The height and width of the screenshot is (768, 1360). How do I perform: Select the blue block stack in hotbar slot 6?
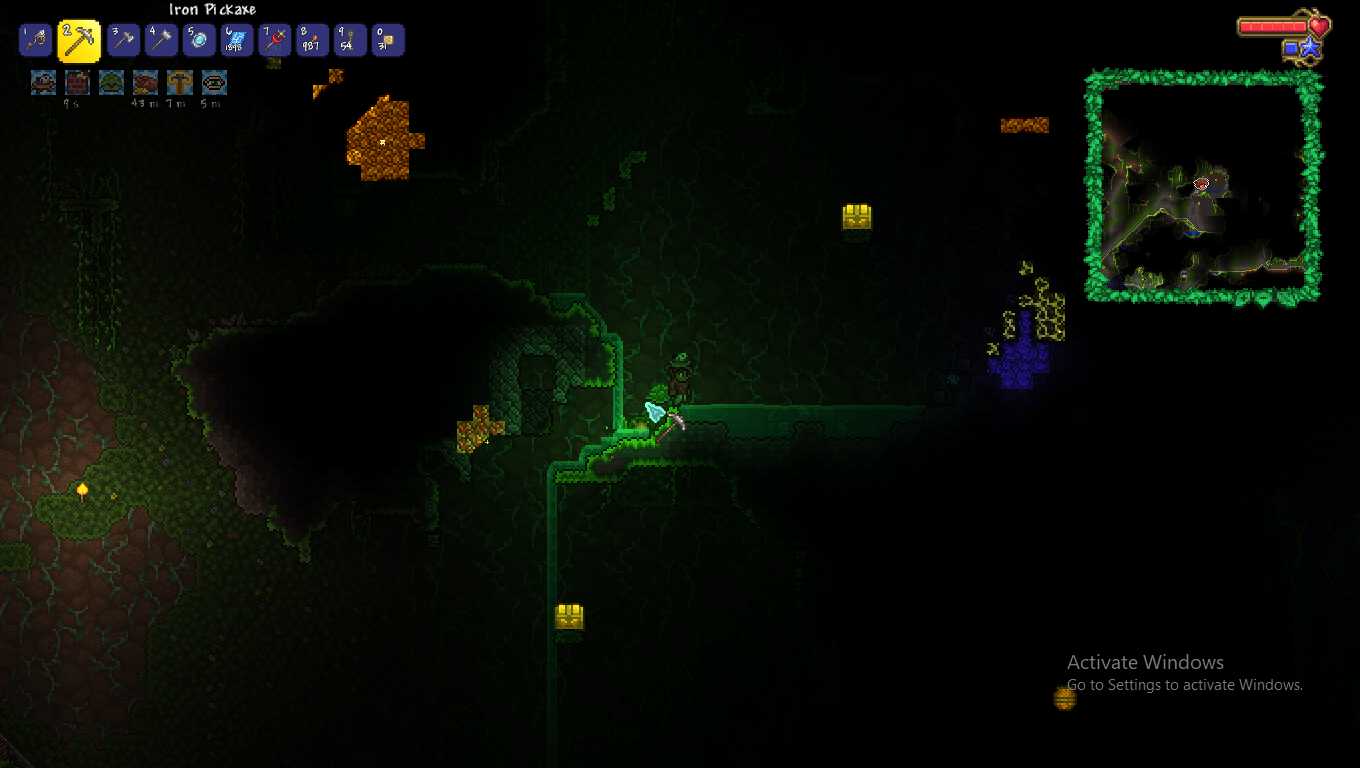[236, 40]
